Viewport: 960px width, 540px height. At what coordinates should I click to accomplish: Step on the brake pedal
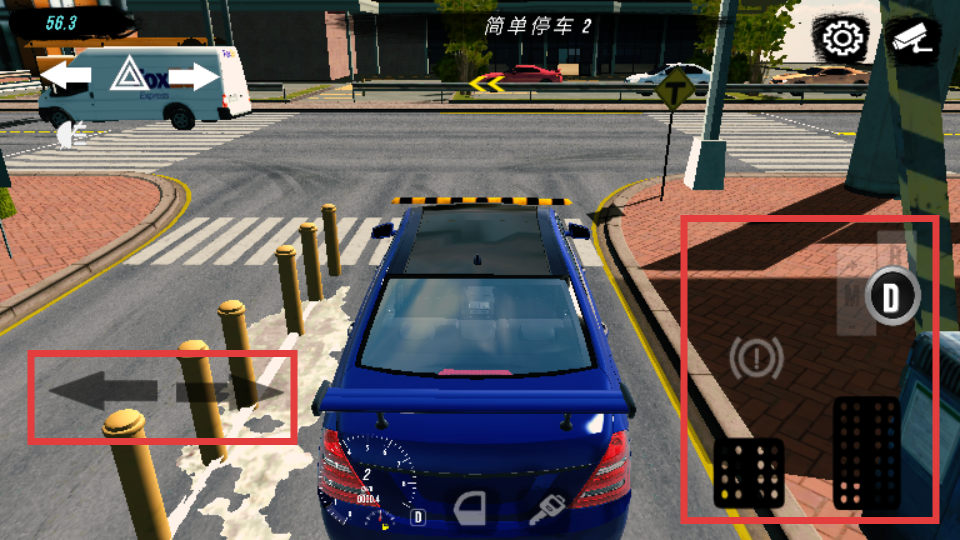pos(748,472)
